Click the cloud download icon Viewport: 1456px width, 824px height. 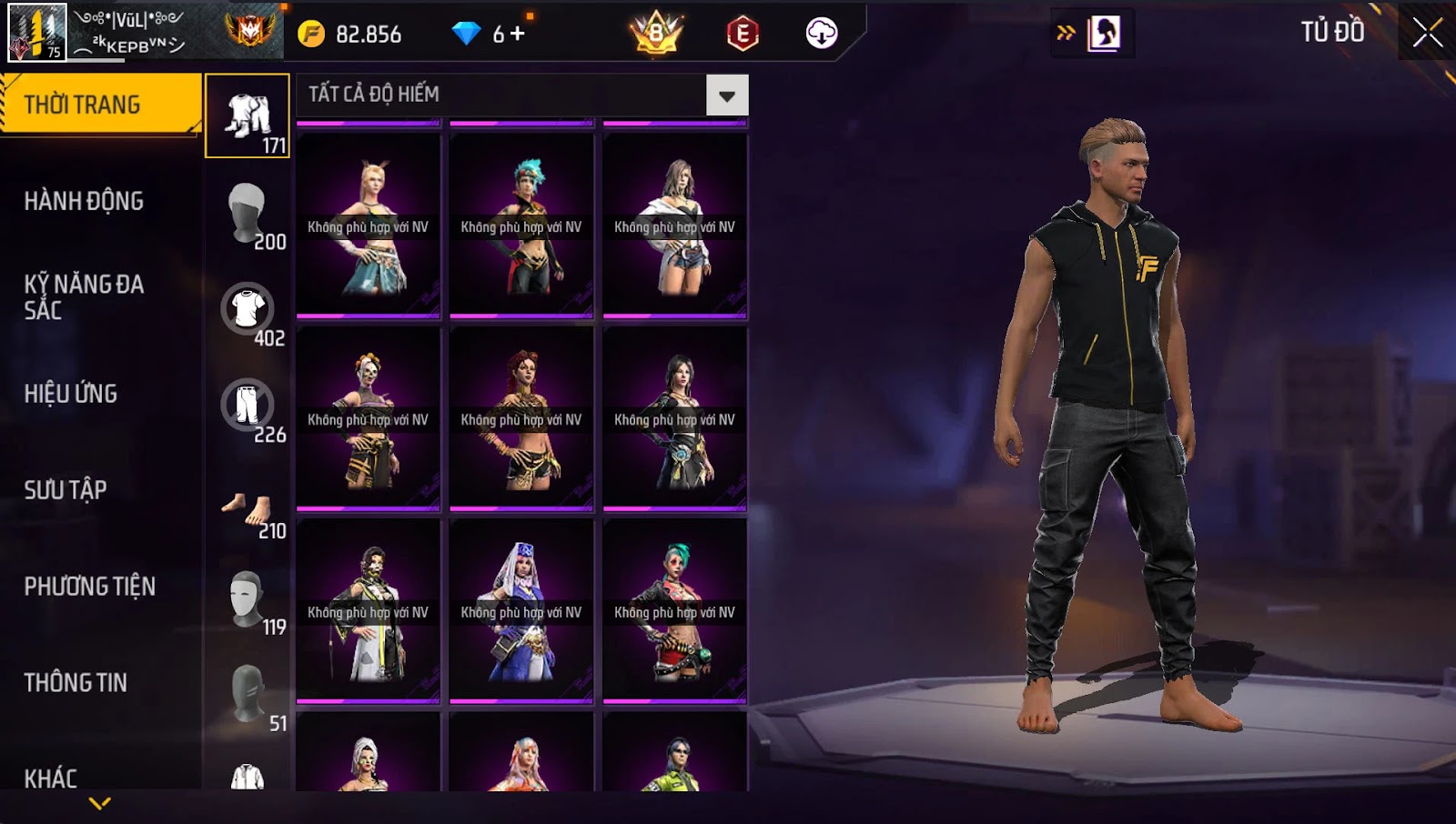click(822, 34)
